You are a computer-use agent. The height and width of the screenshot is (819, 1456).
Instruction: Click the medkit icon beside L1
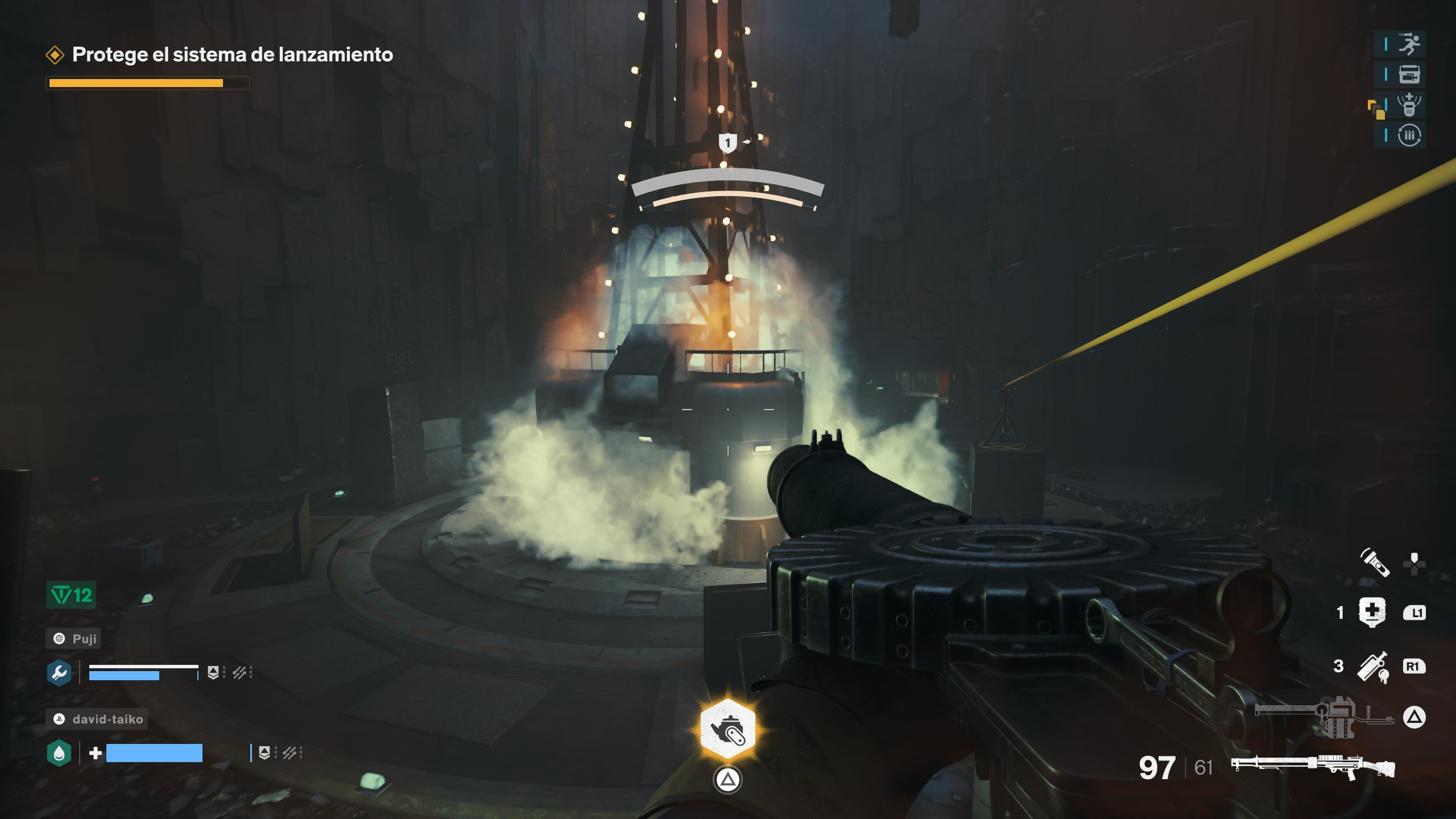[x=1373, y=612]
